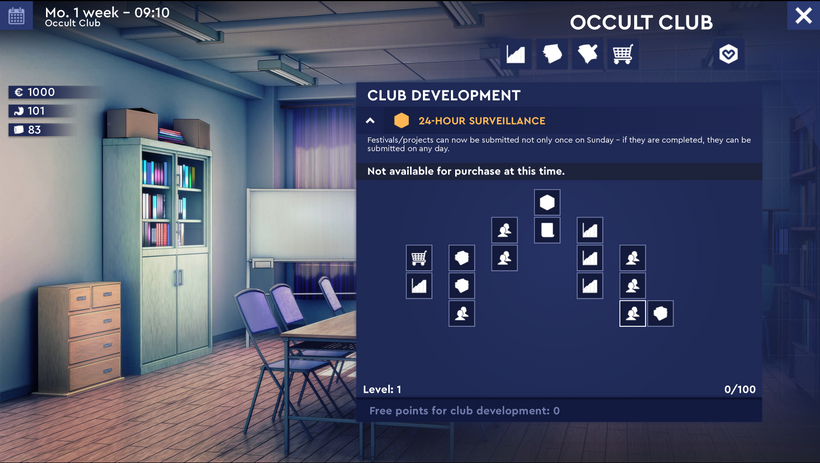Open the shopping cart tab under Occult Club

click(x=622, y=54)
